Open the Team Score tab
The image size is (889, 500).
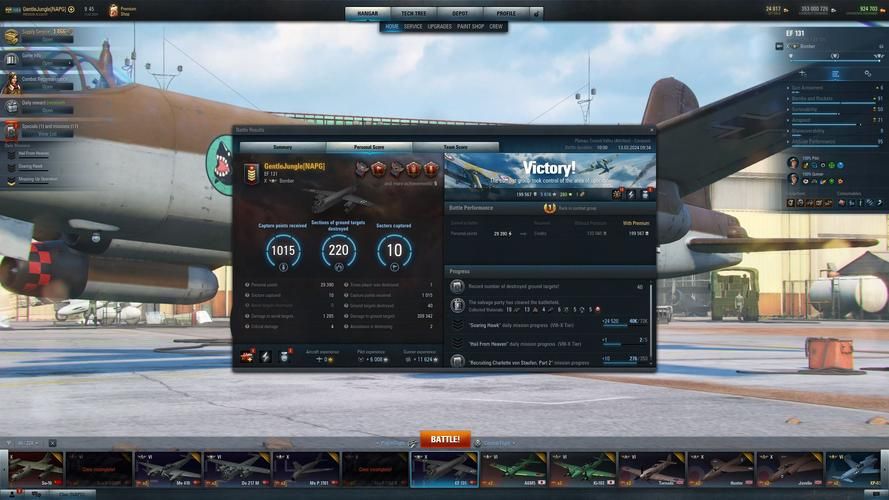[455, 147]
